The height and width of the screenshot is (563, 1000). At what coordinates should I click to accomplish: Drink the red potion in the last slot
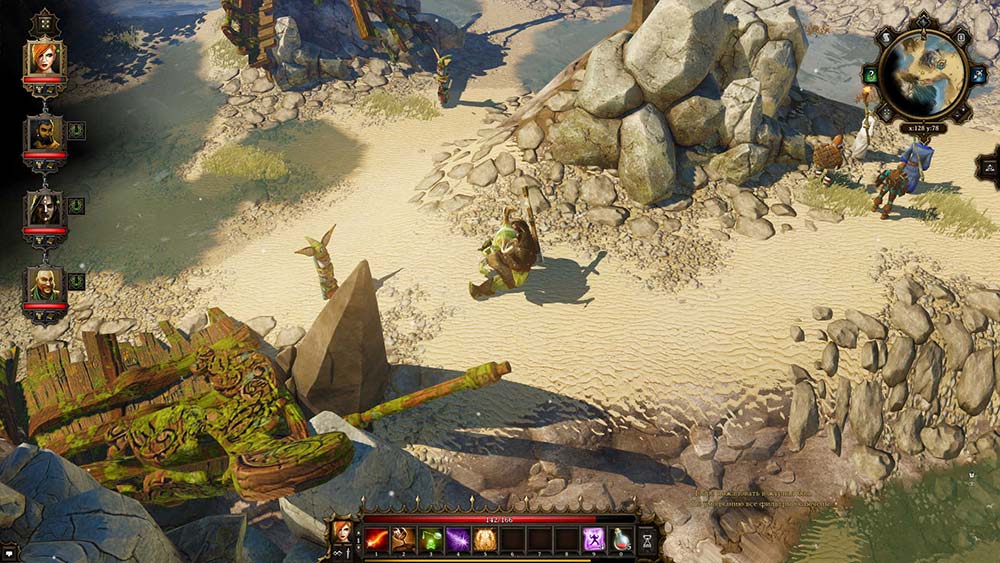pyautogui.click(x=621, y=540)
